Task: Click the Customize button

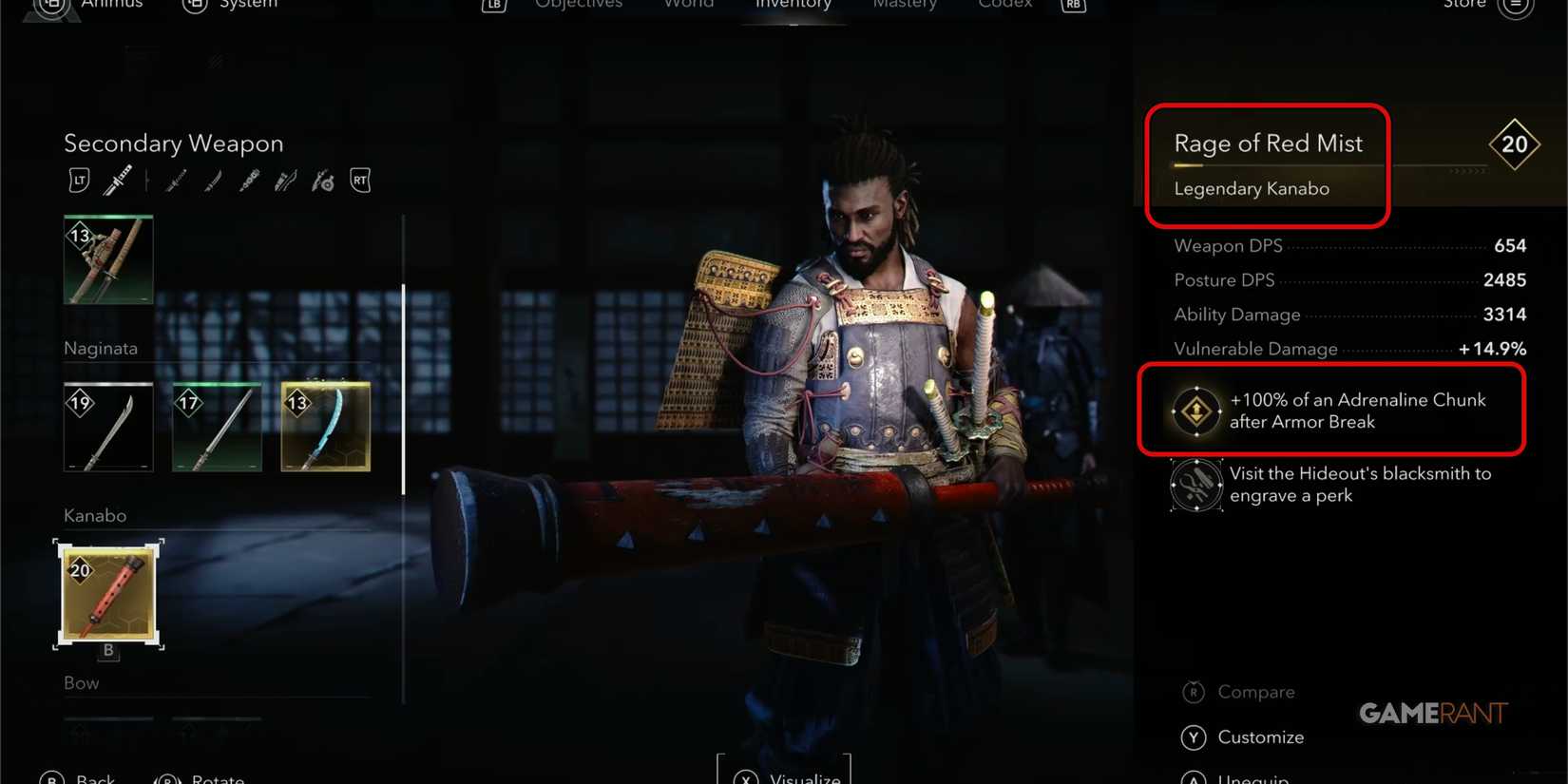Action: pyautogui.click(x=1262, y=737)
